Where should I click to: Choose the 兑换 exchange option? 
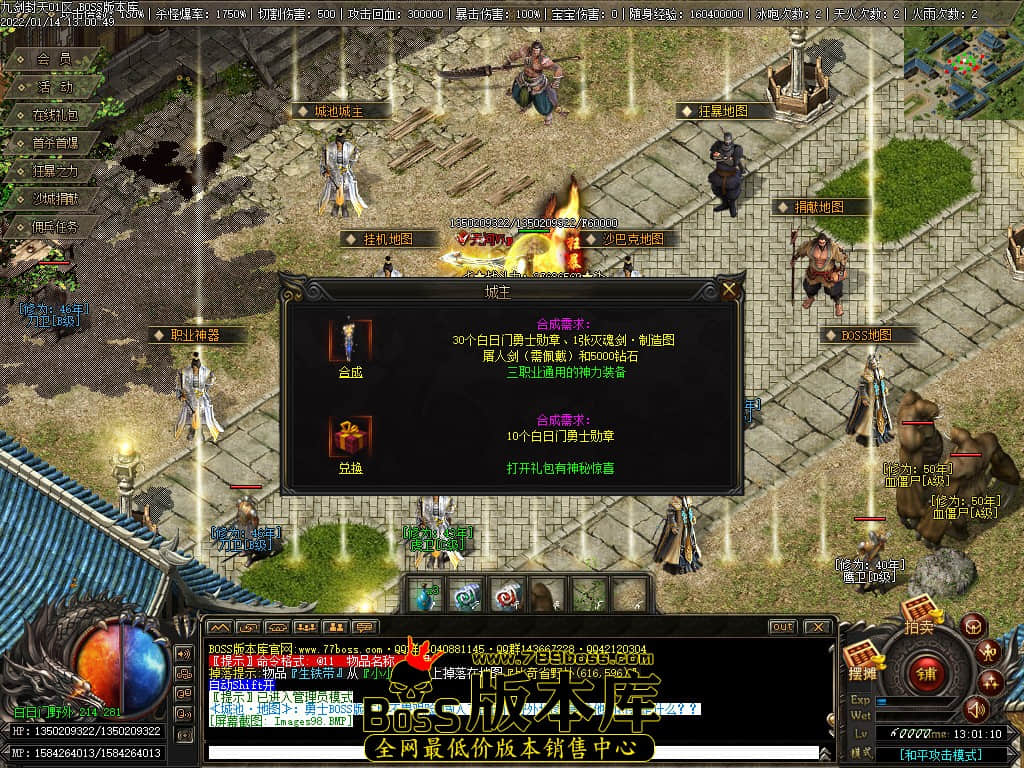(350, 468)
